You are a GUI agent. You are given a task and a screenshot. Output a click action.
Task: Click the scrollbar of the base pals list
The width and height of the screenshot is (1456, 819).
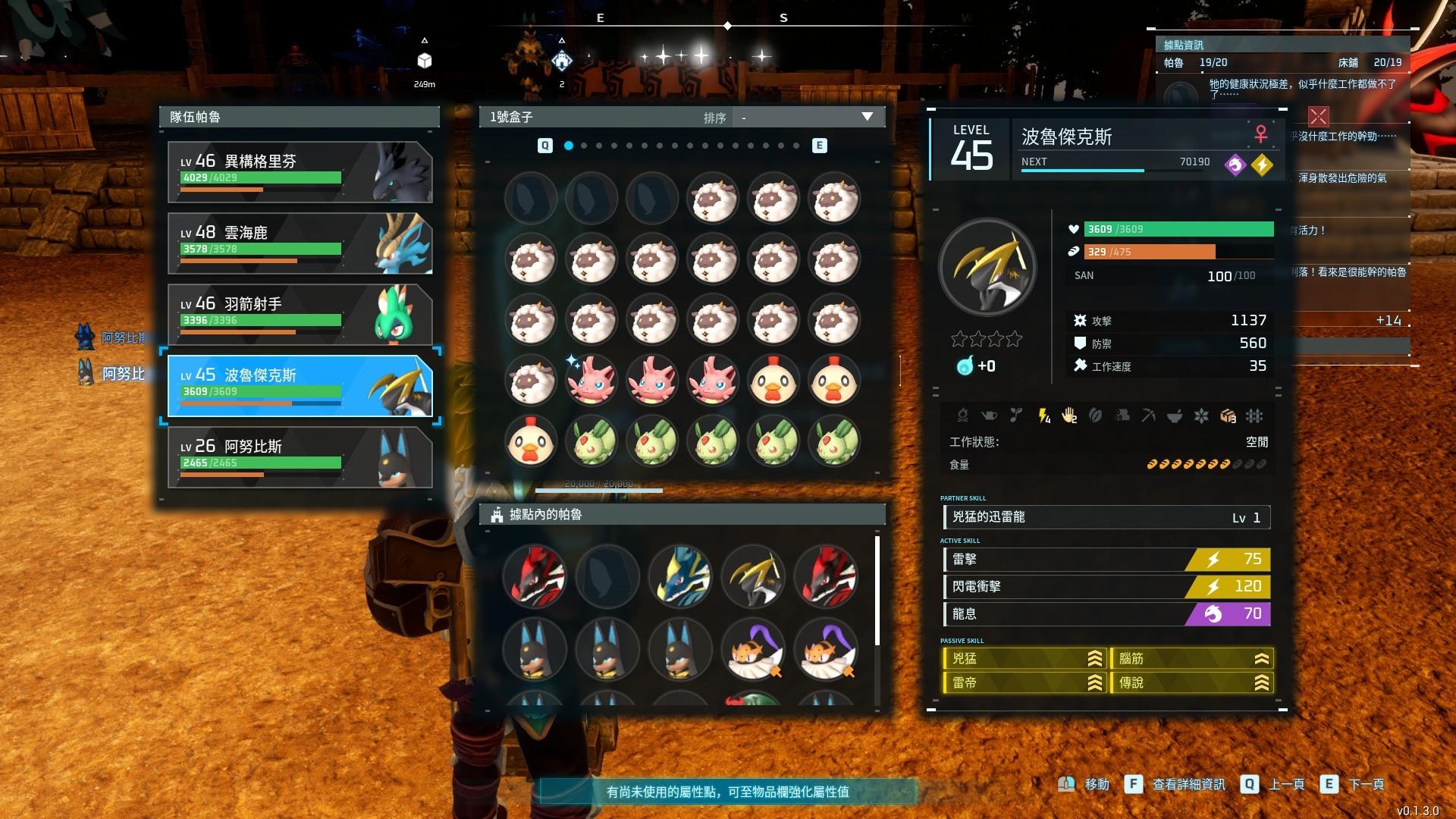click(877, 591)
